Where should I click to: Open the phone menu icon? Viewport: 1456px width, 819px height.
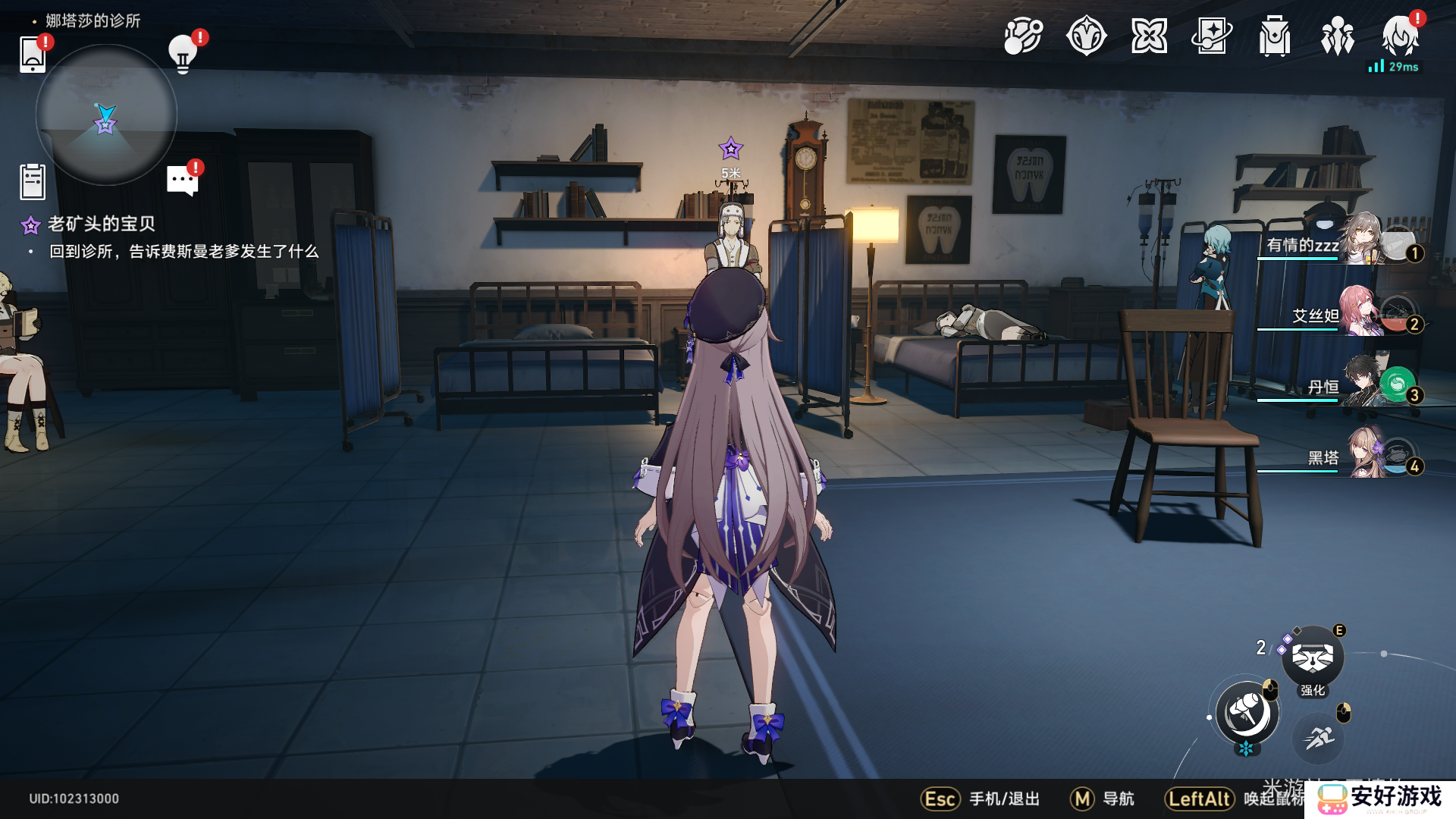click(33, 53)
